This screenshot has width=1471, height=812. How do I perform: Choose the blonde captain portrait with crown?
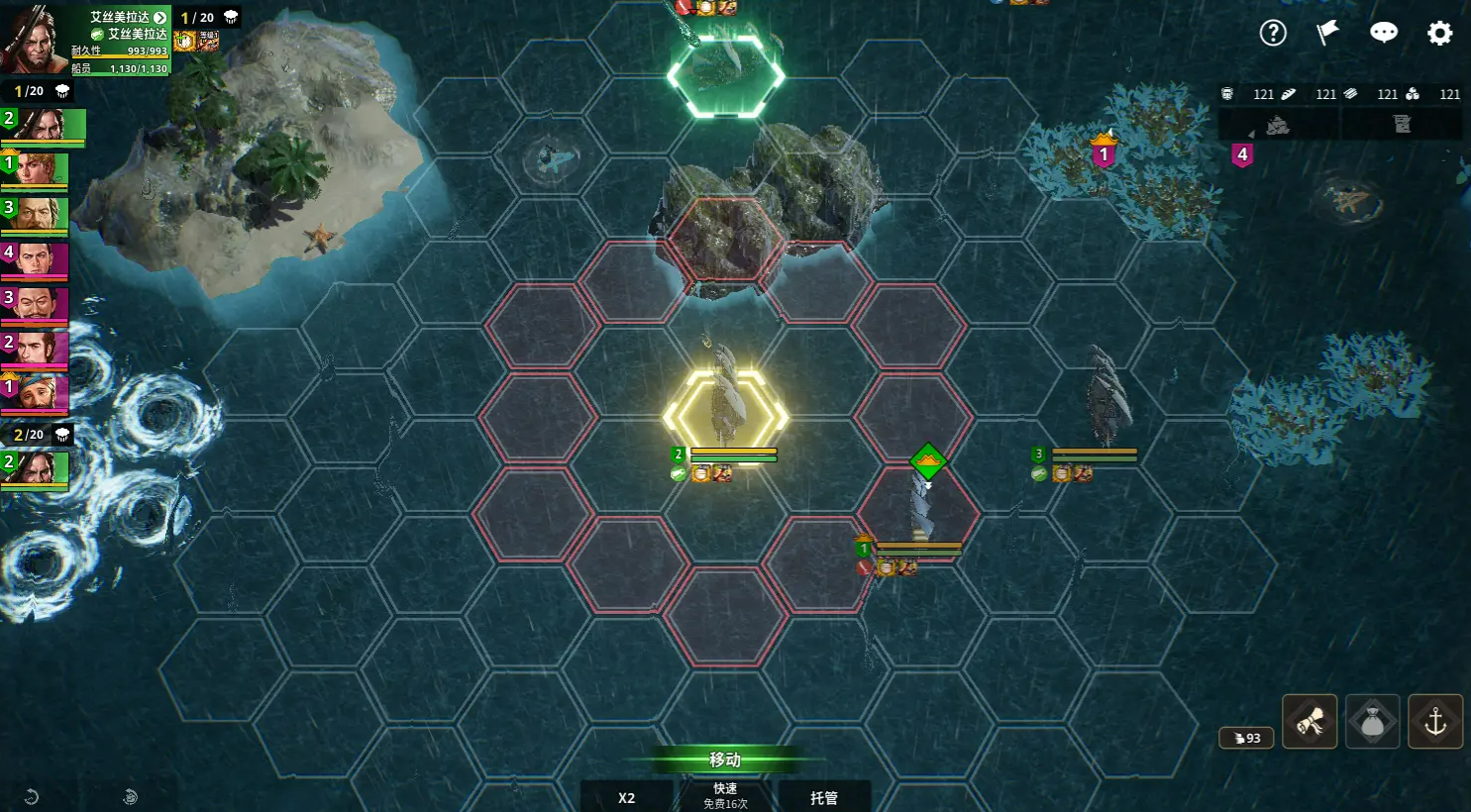coord(36,169)
